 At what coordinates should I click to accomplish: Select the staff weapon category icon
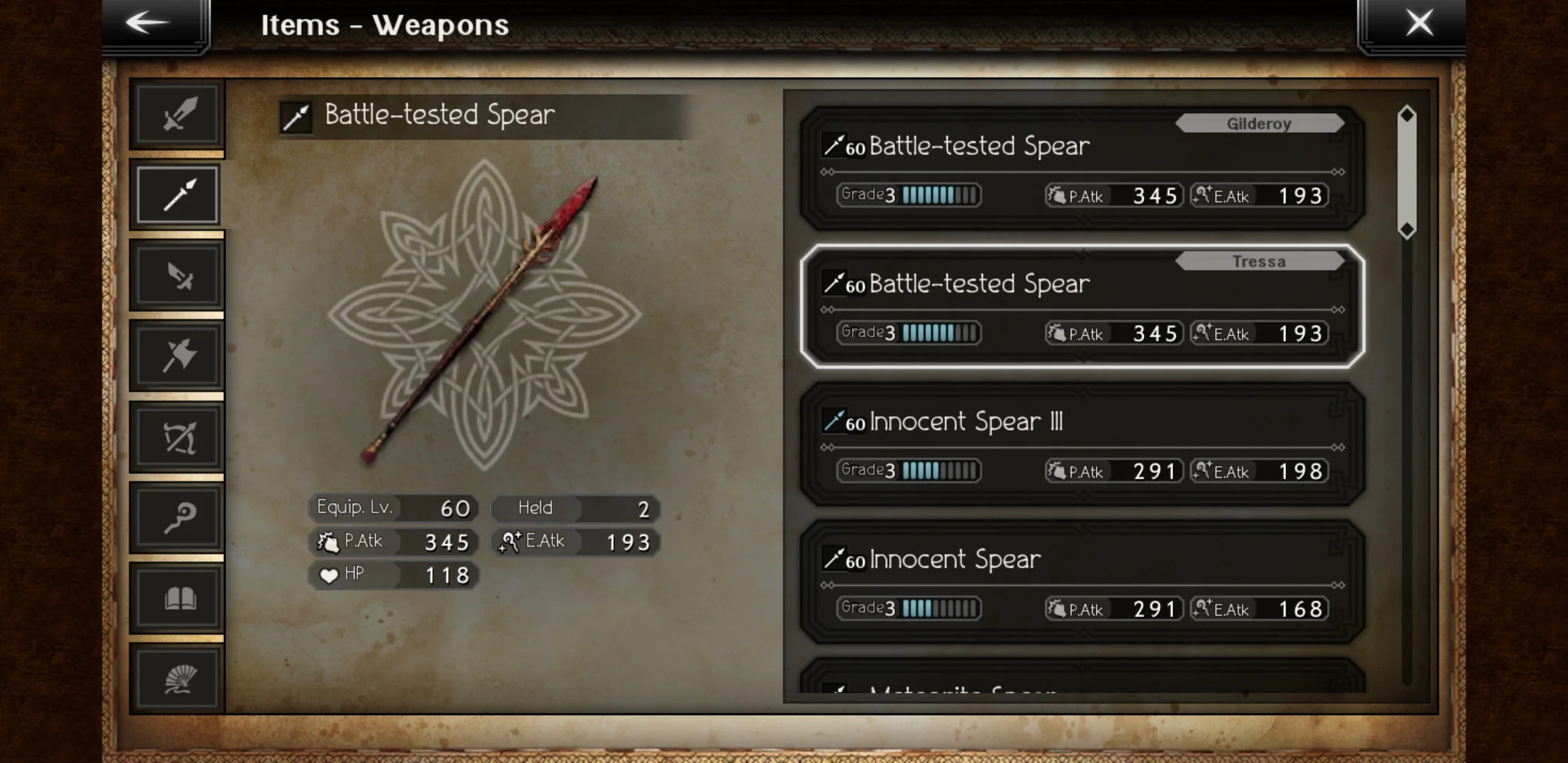pos(177,518)
